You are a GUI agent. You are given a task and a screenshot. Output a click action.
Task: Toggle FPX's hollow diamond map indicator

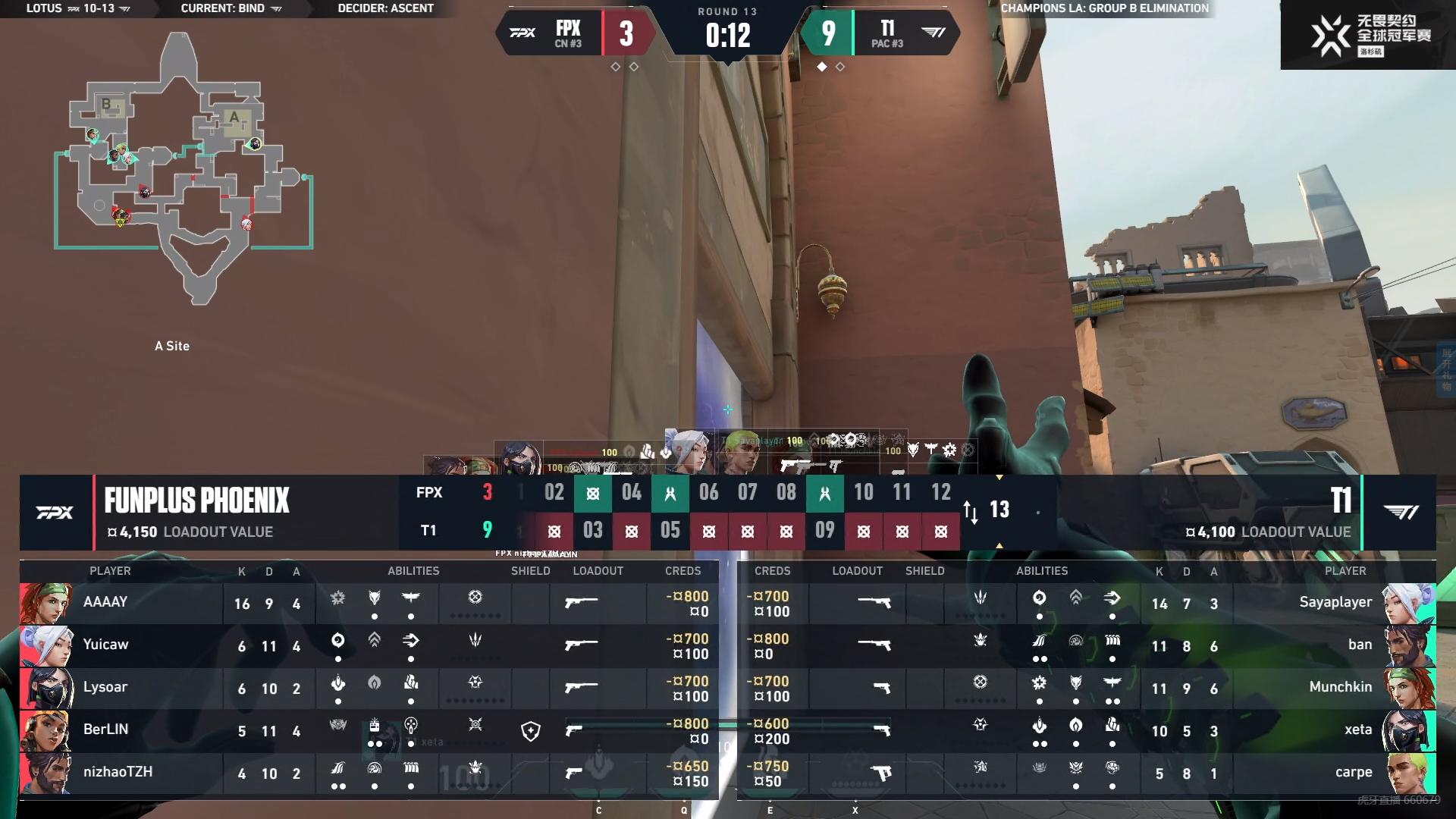pyautogui.click(x=614, y=67)
